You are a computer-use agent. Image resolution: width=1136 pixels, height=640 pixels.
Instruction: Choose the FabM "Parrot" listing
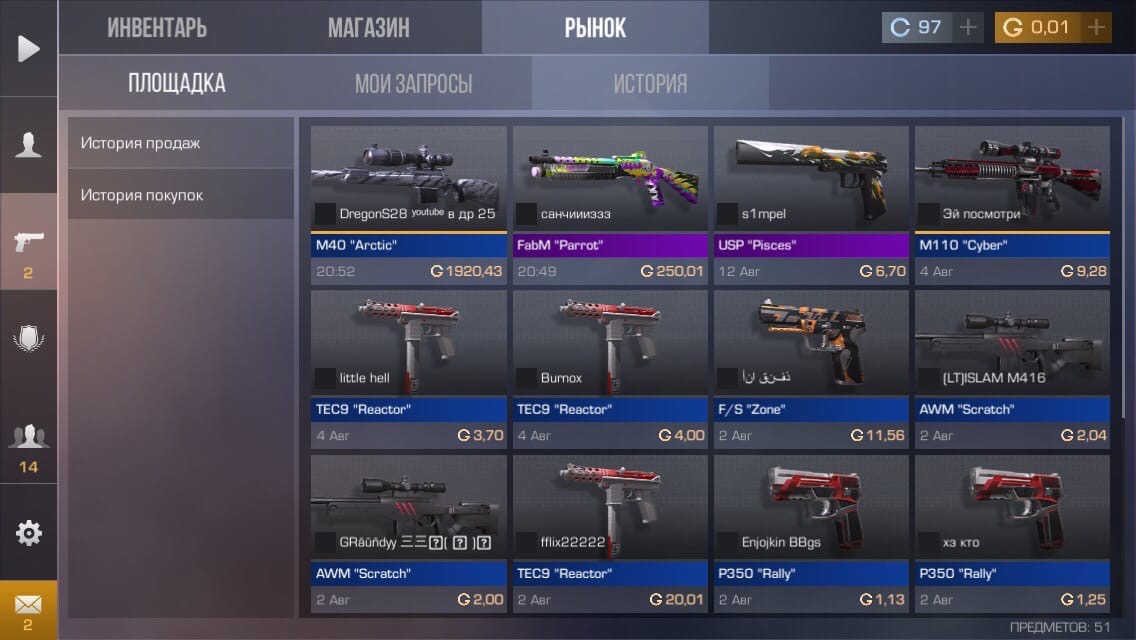[x=610, y=205]
